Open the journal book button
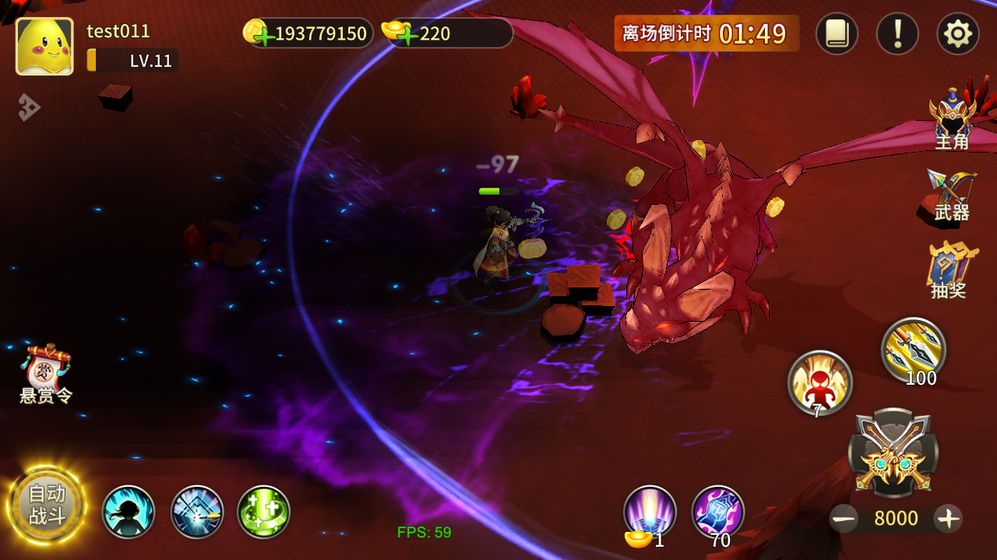The image size is (997, 560). [x=837, y=34]
